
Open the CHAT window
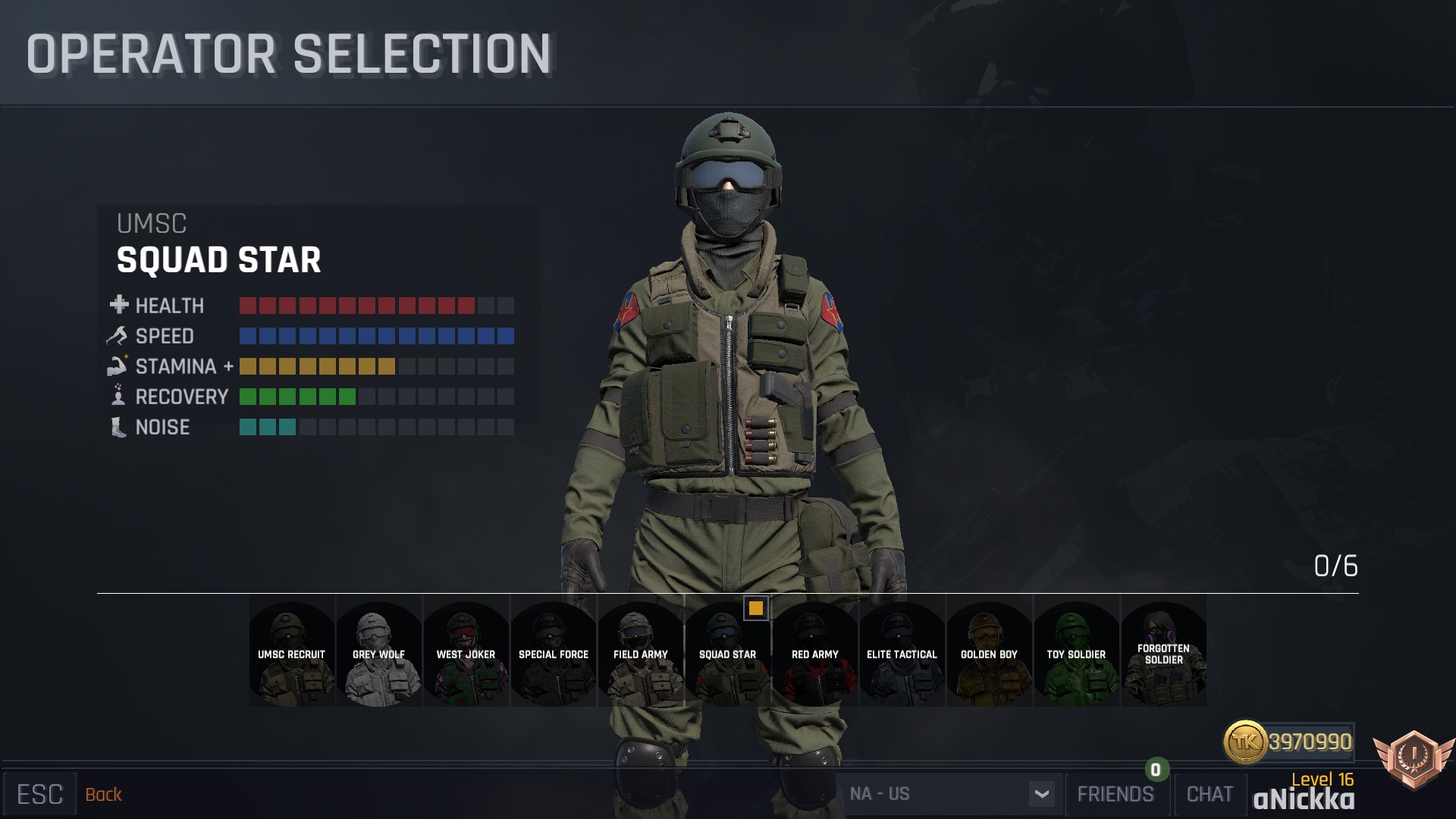(x=1210, y=794)
